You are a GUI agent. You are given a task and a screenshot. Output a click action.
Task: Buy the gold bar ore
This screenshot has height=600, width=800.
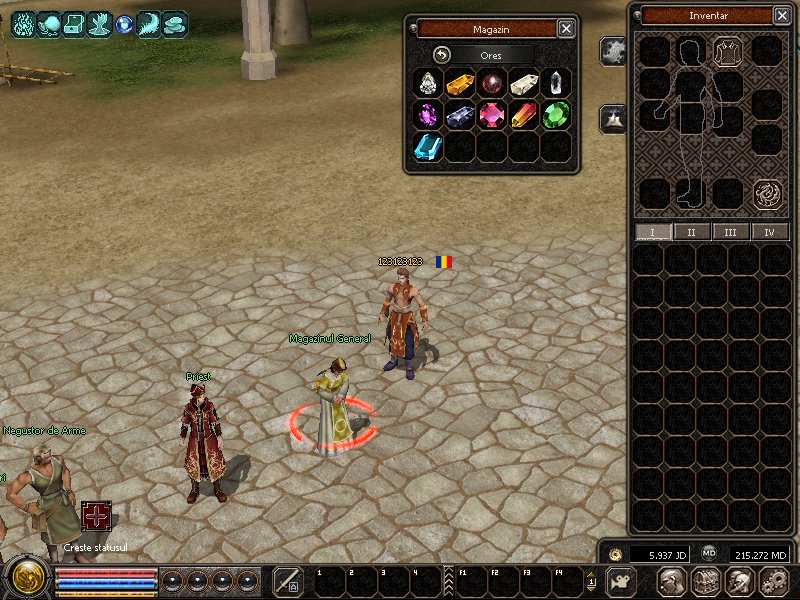(x=460, y=83)
